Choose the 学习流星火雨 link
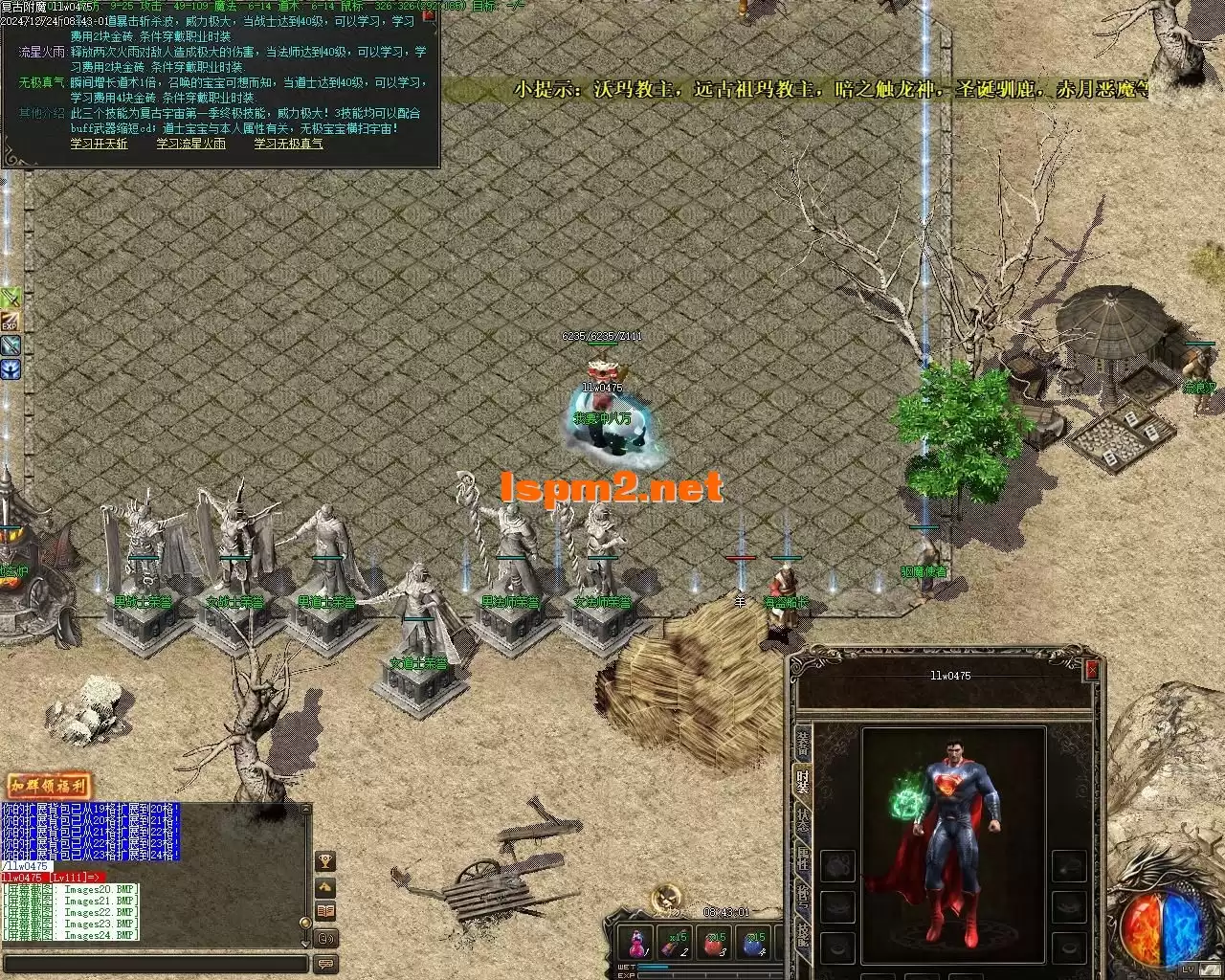1225x980 pixels. [x=190, y=144]
